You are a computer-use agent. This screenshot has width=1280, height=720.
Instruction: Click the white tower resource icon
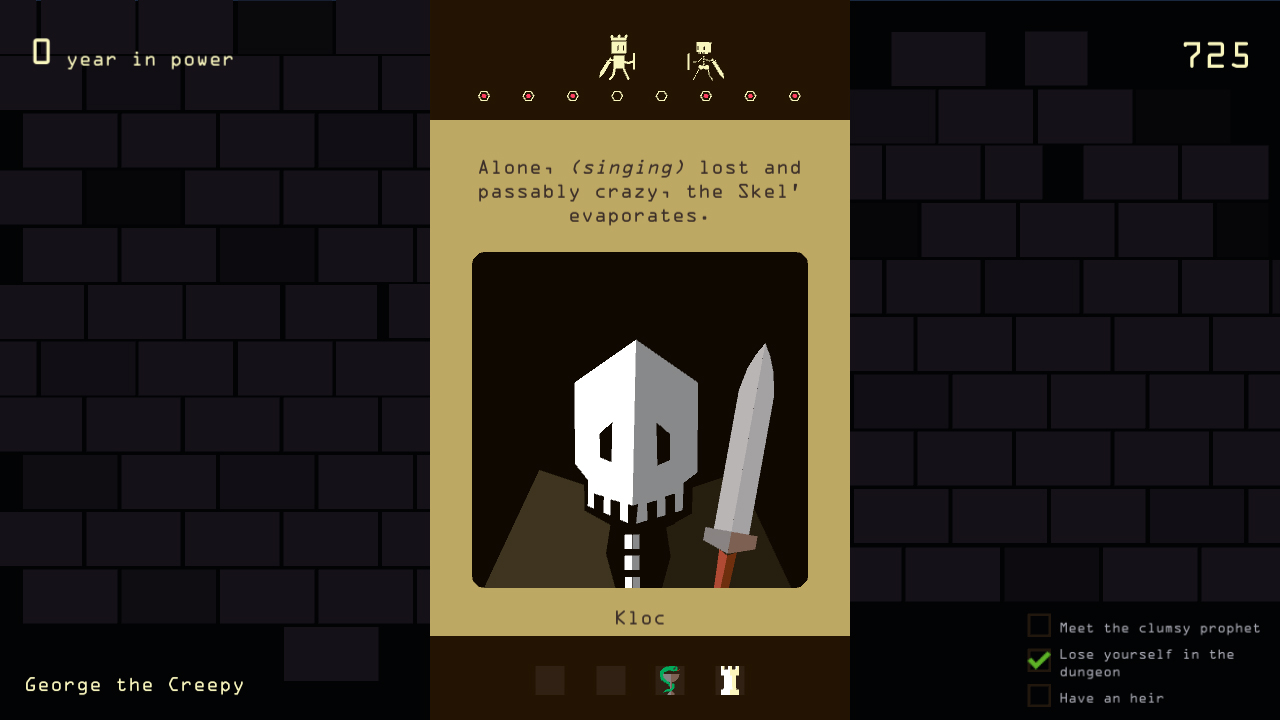(x=729, y=680)
